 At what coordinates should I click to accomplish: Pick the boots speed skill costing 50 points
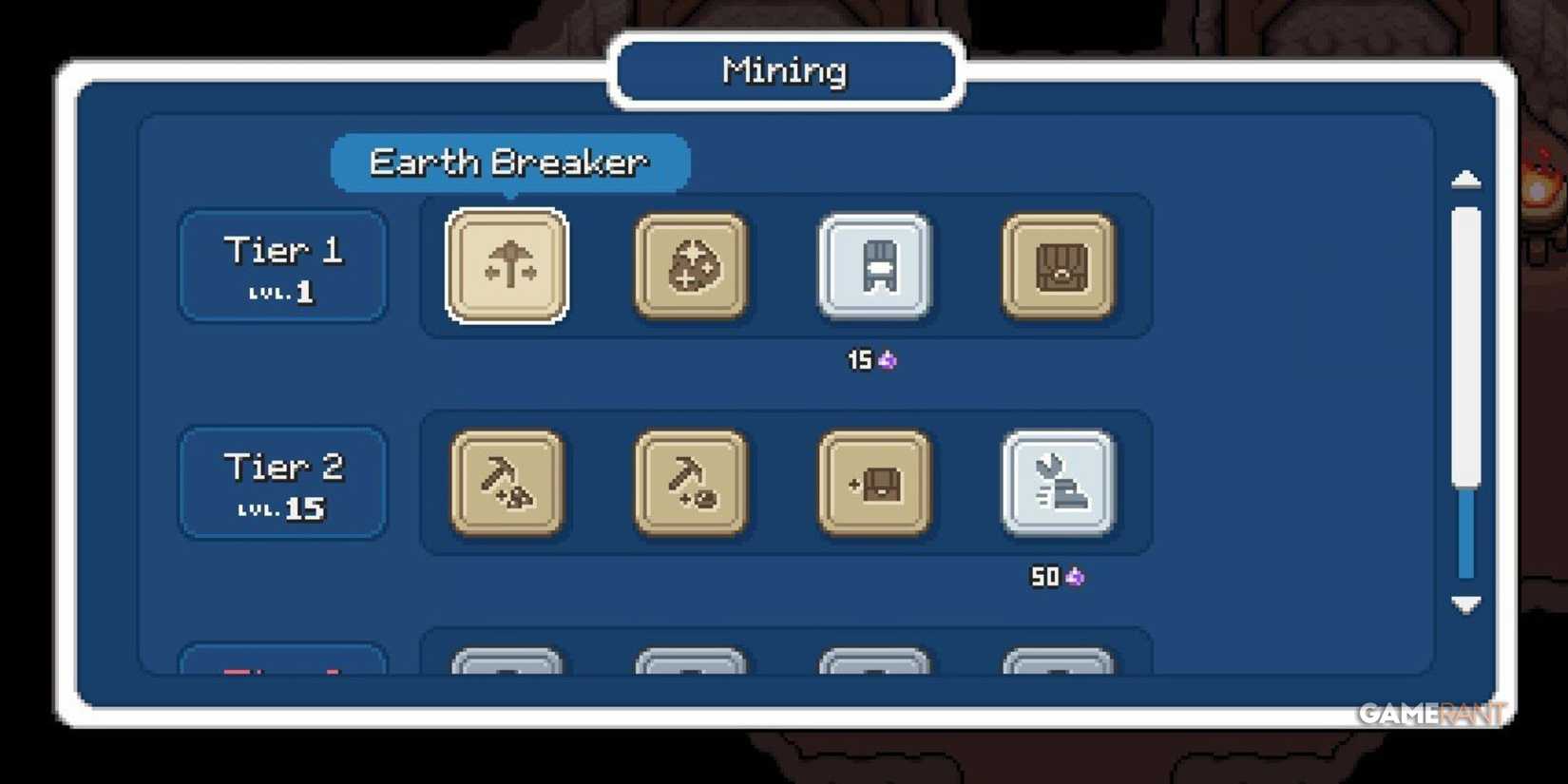[1060, 483]
